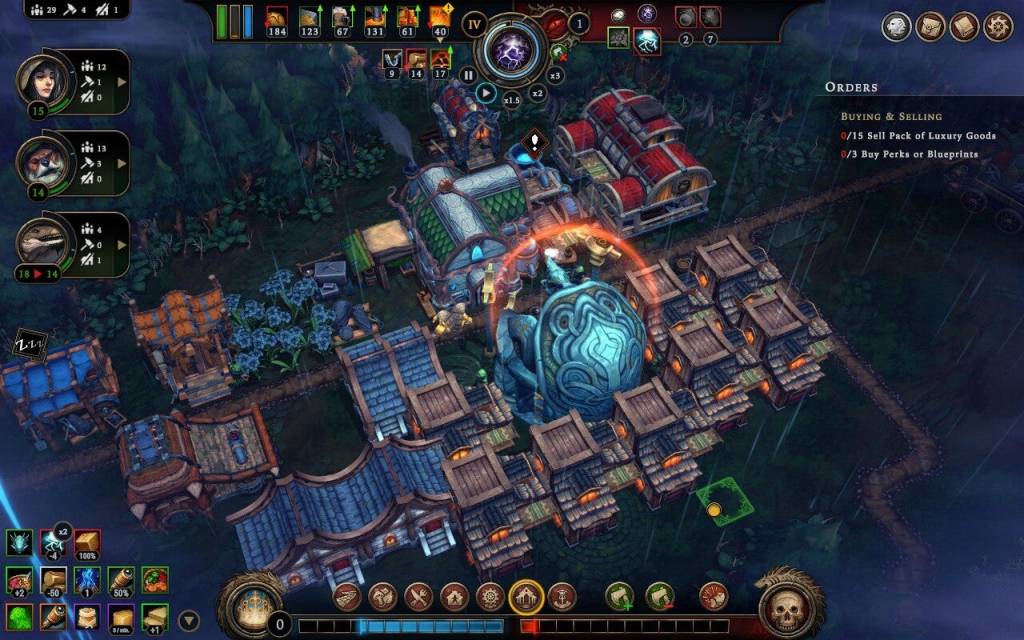Set game speed to x3

(x=556, y=74)
